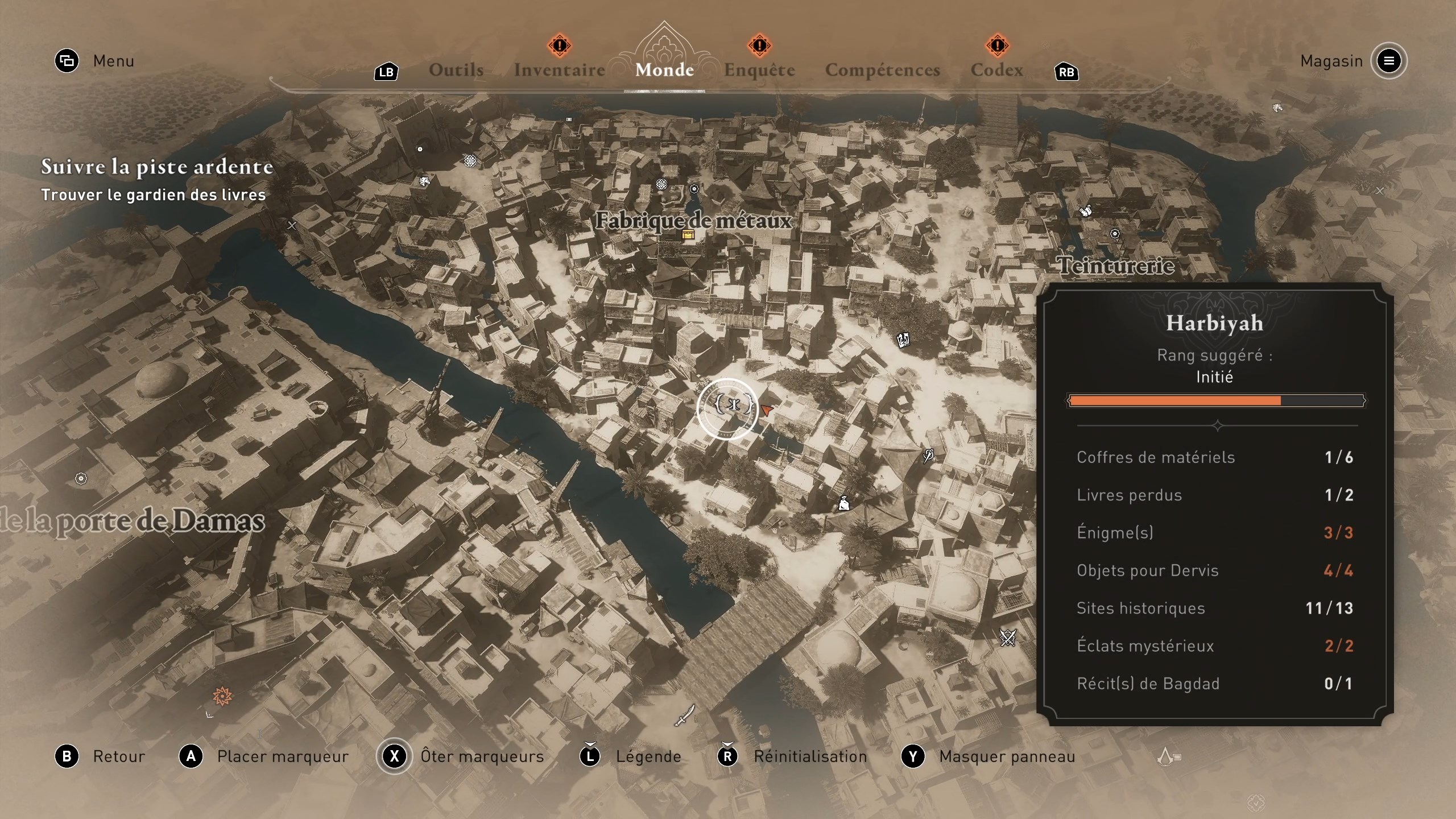This screenshot has height=819, width=1456.
Task: Click Placer marqueur to set a marker
Action: 282,756
